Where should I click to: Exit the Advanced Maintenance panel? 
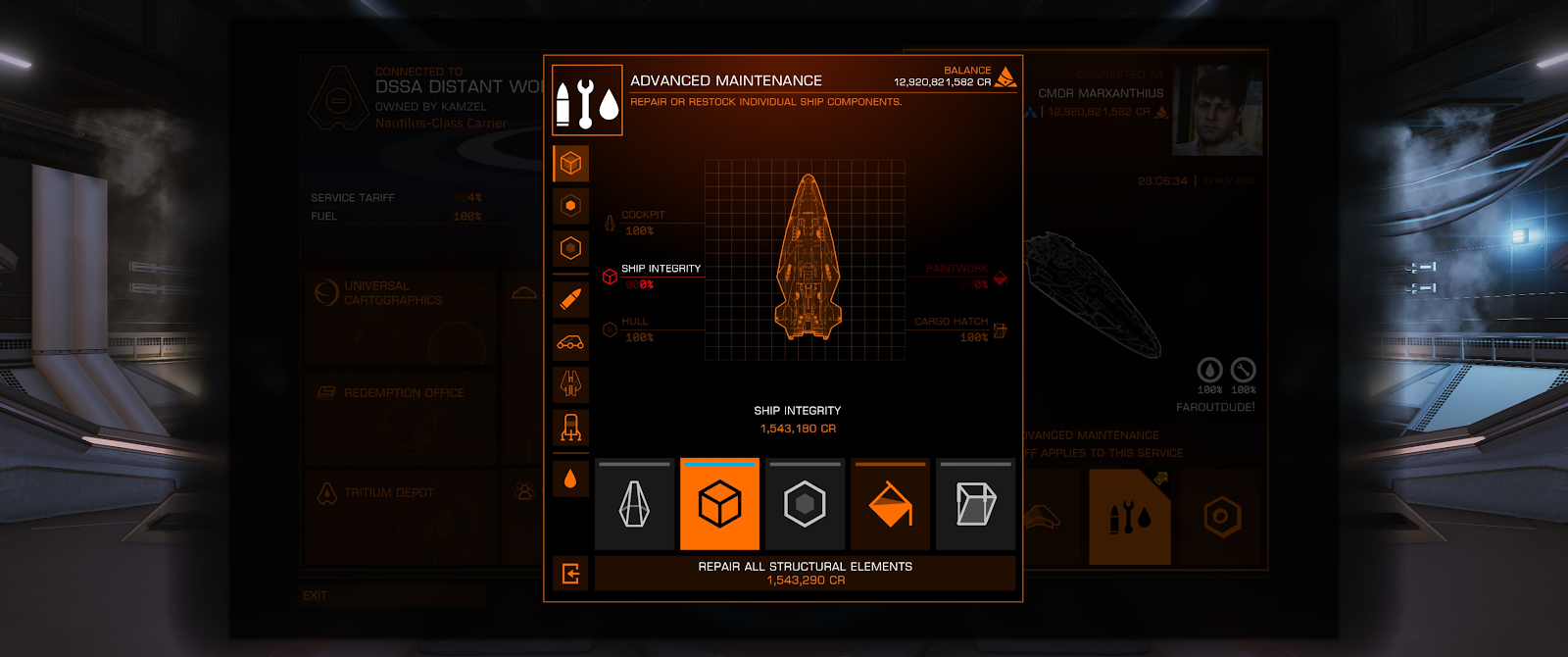[570, 574]
